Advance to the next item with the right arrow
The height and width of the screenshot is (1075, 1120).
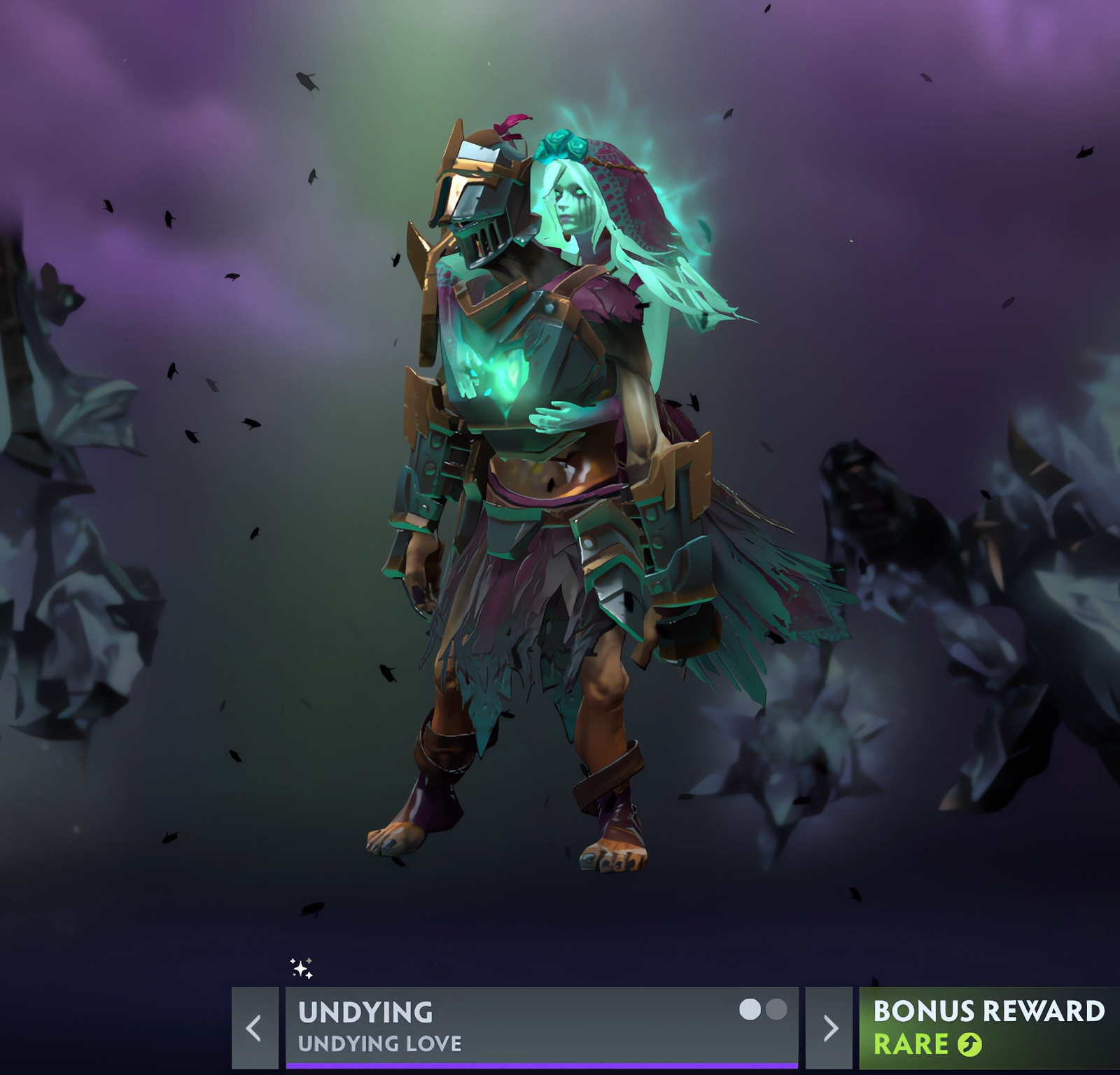click(x=829, y=1027)
